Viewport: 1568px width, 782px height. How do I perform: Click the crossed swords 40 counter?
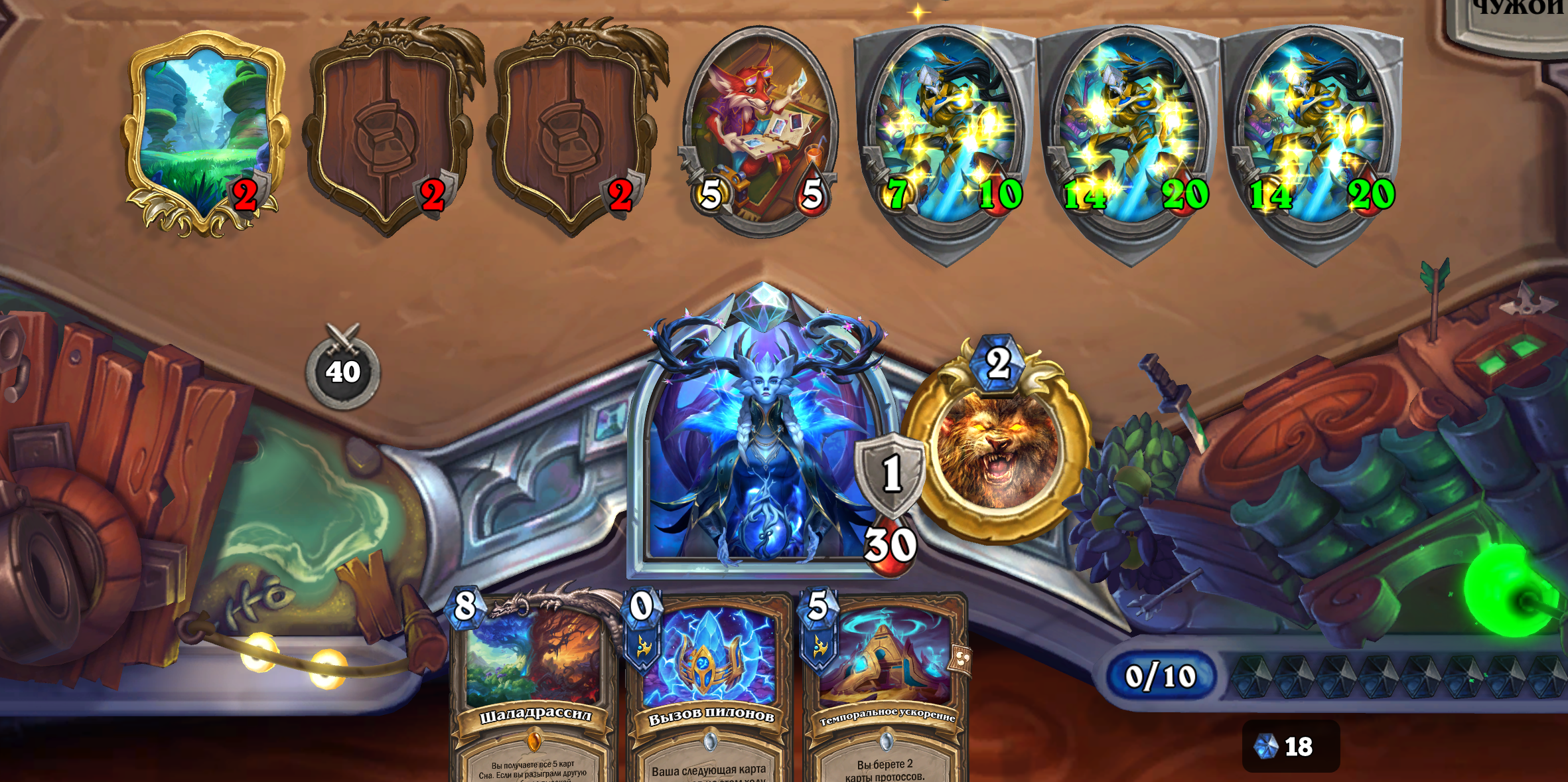(x=342, y=370)
